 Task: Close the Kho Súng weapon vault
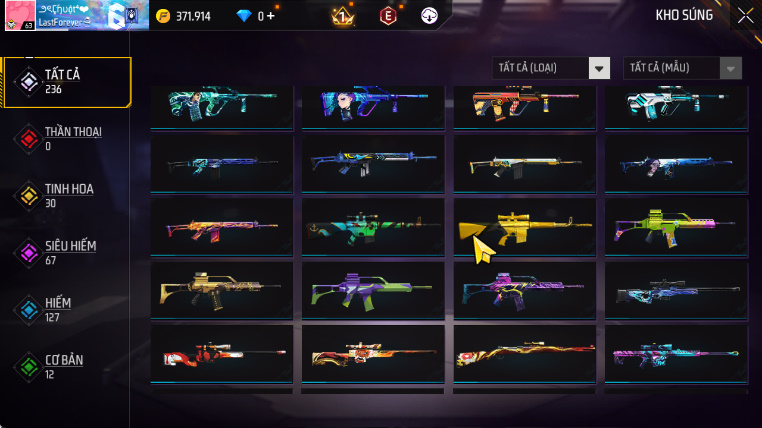[745, 15]
